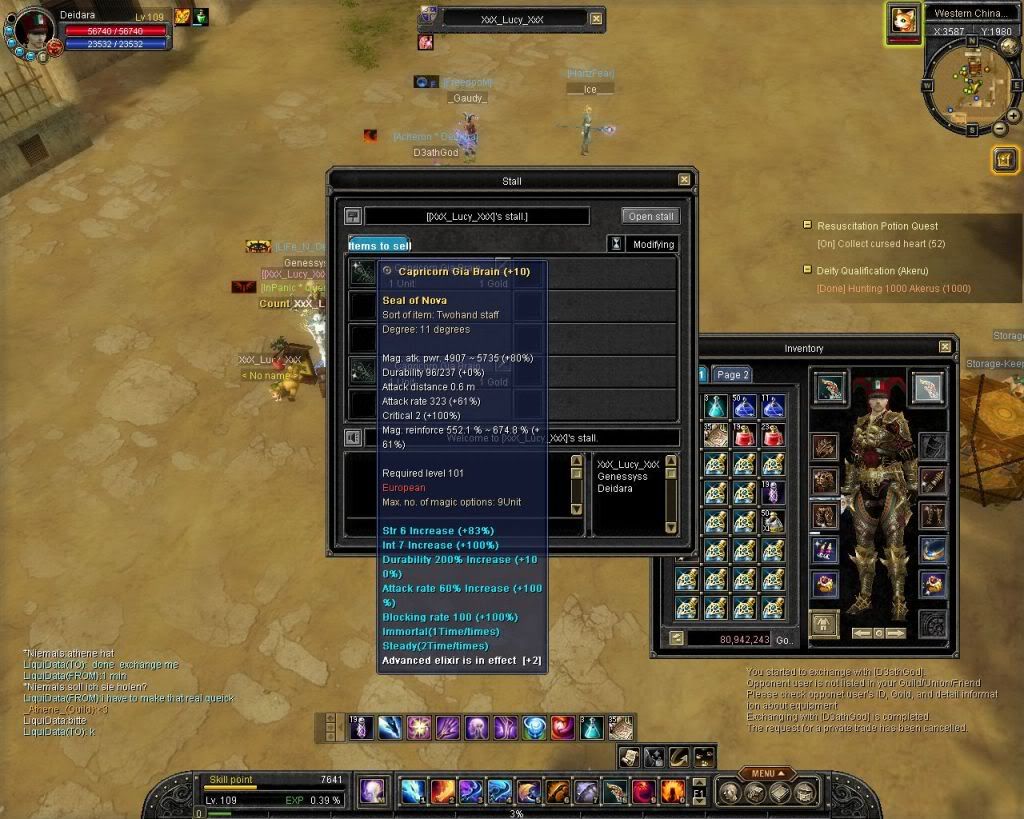Select the Resuscitation Potion Quest tracker entry
This screenshot has height=819, width=1024.
click(x=877, y=226)
